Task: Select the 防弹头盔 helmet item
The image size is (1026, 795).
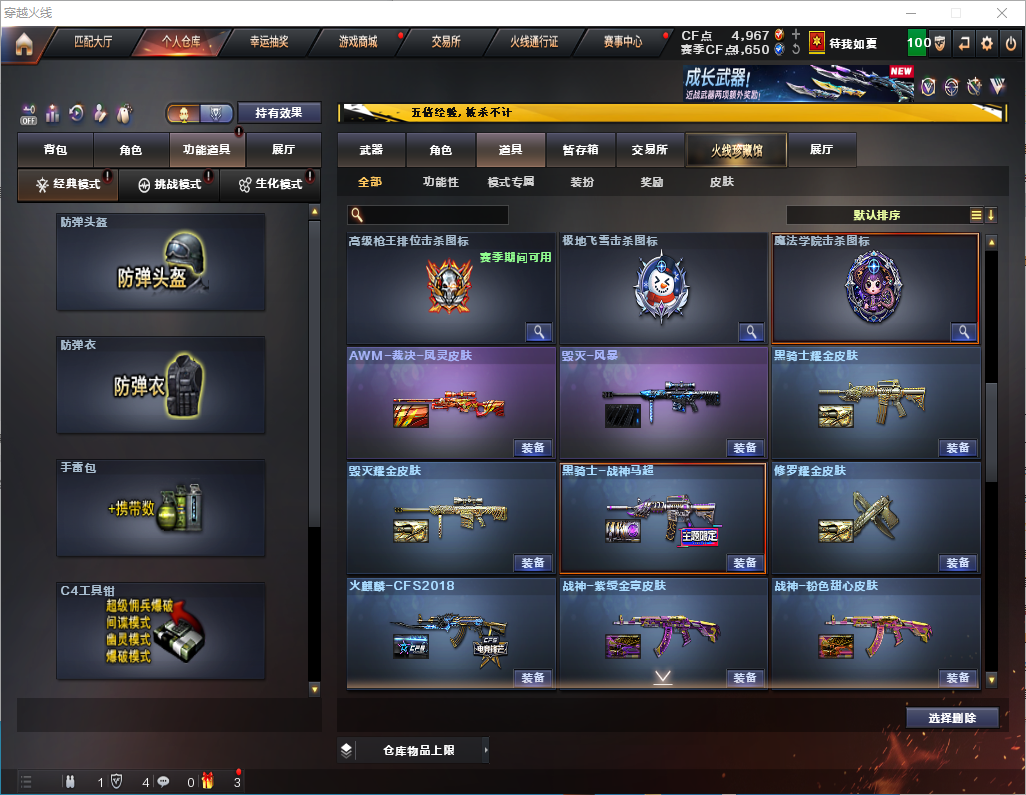Action: coord(161,262)
